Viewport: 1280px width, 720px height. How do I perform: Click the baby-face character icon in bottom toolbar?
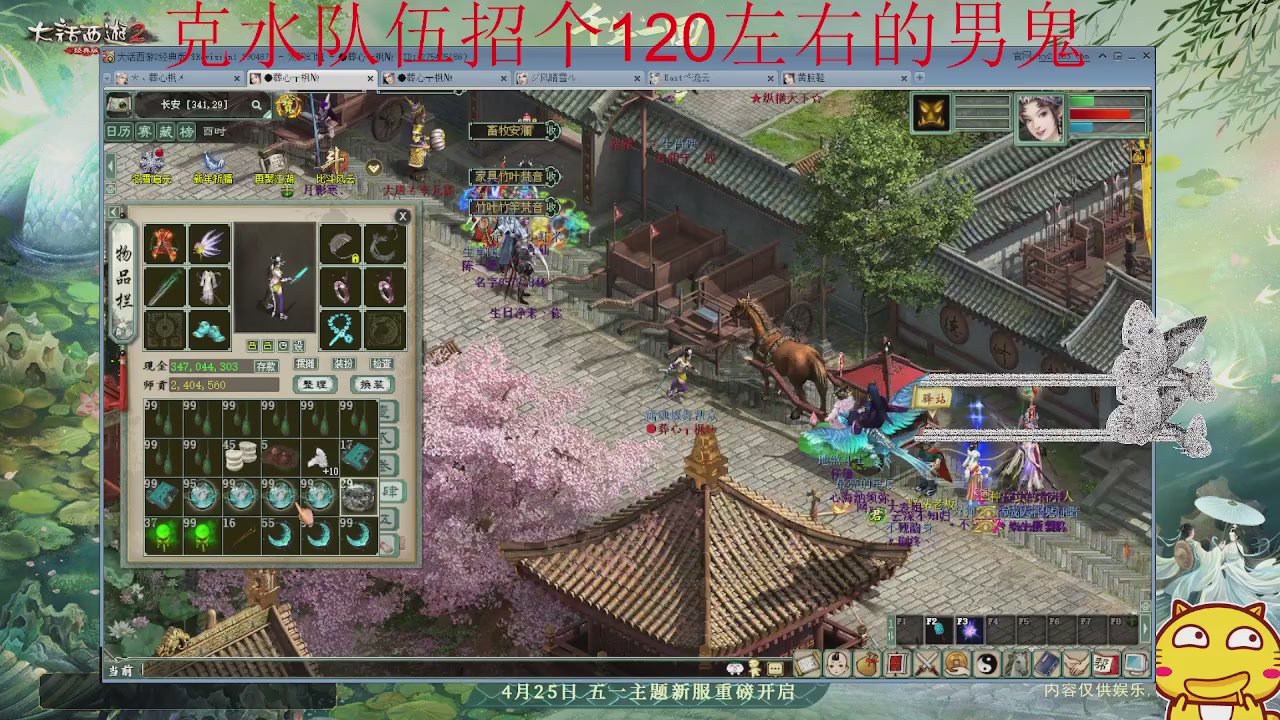[x=837, y=665]
